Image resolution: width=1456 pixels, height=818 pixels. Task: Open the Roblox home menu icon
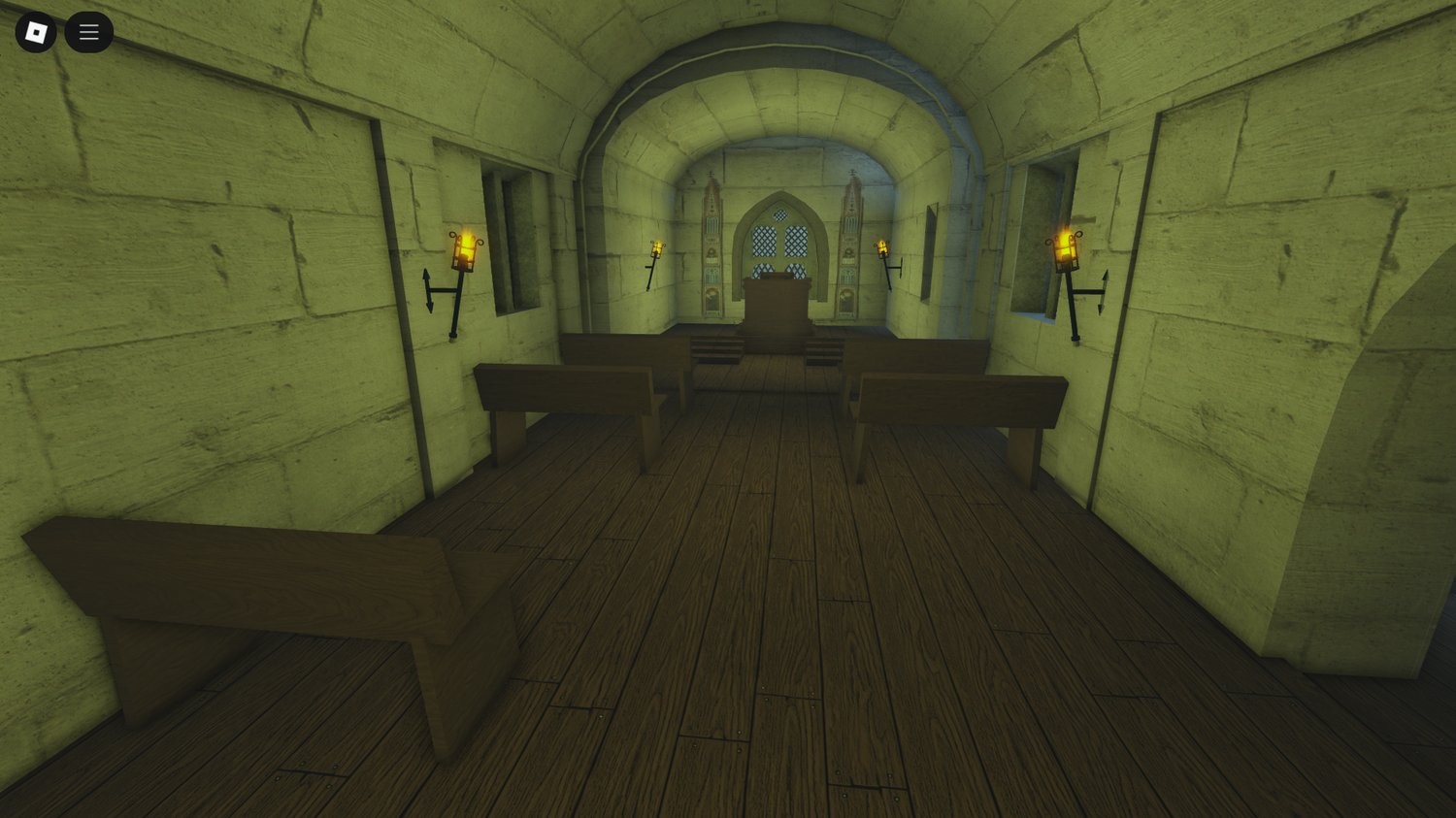point(34,32)
